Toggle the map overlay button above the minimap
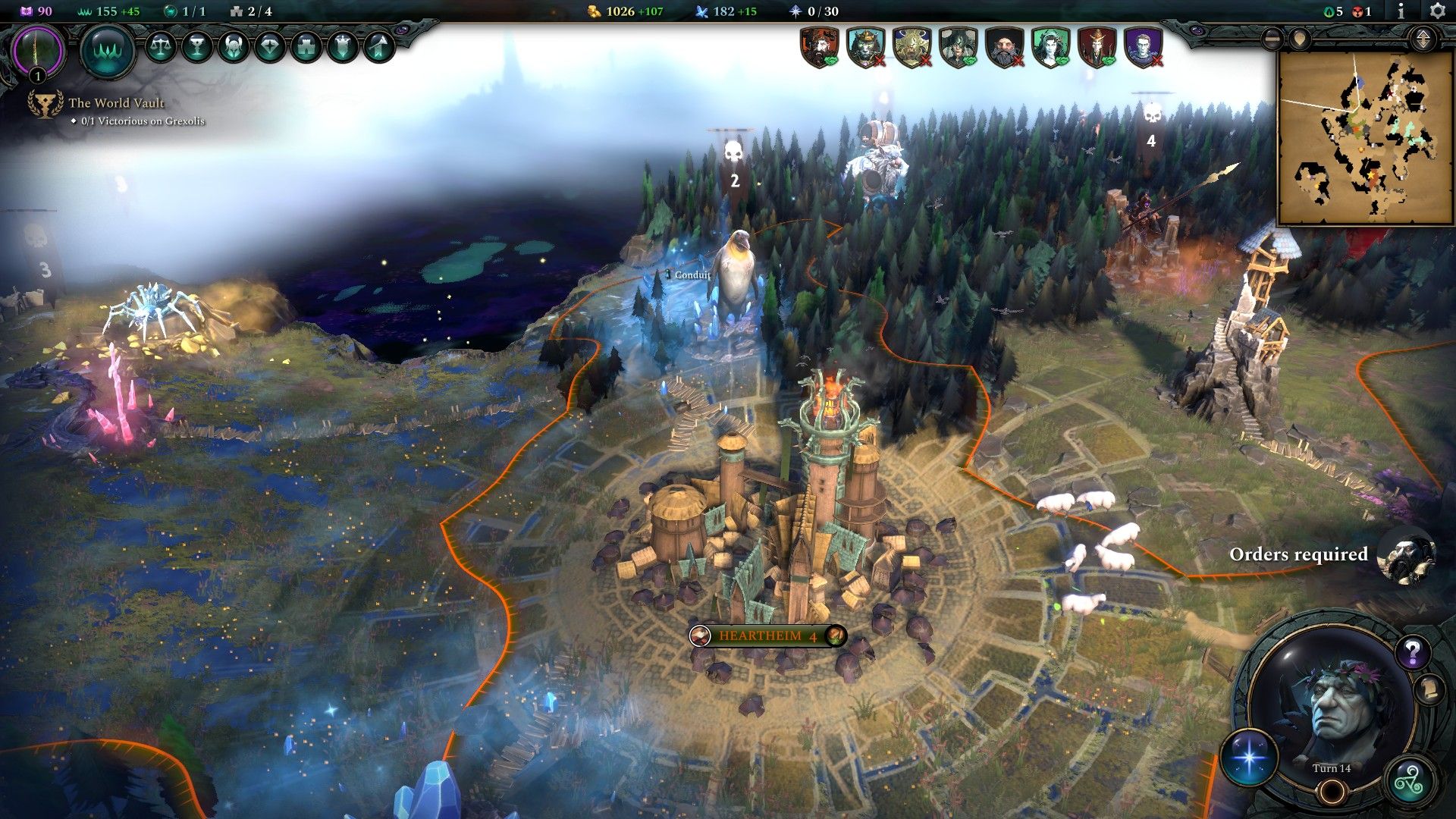Viewport: 1456px width, 819px height. (x=1272, y=40)
